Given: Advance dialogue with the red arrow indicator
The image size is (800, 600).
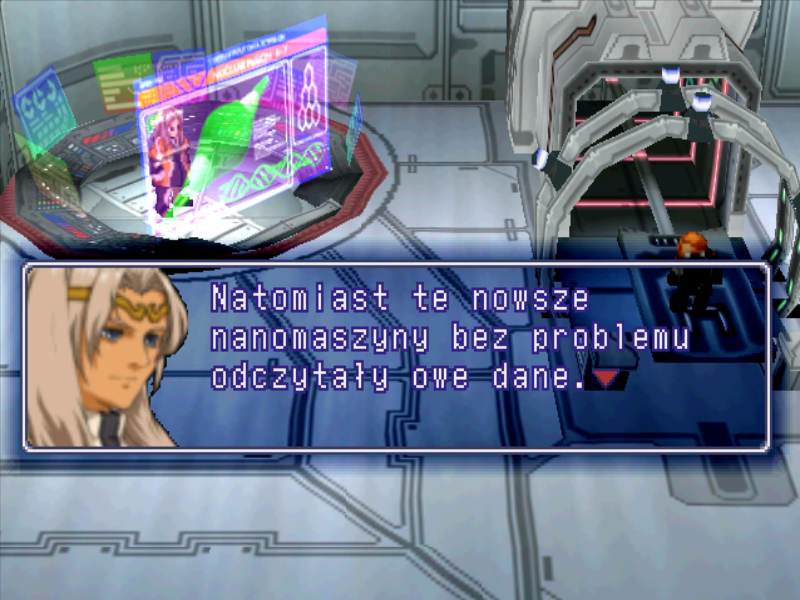Looking at the screenshot, I should click(x=606, y=378).
